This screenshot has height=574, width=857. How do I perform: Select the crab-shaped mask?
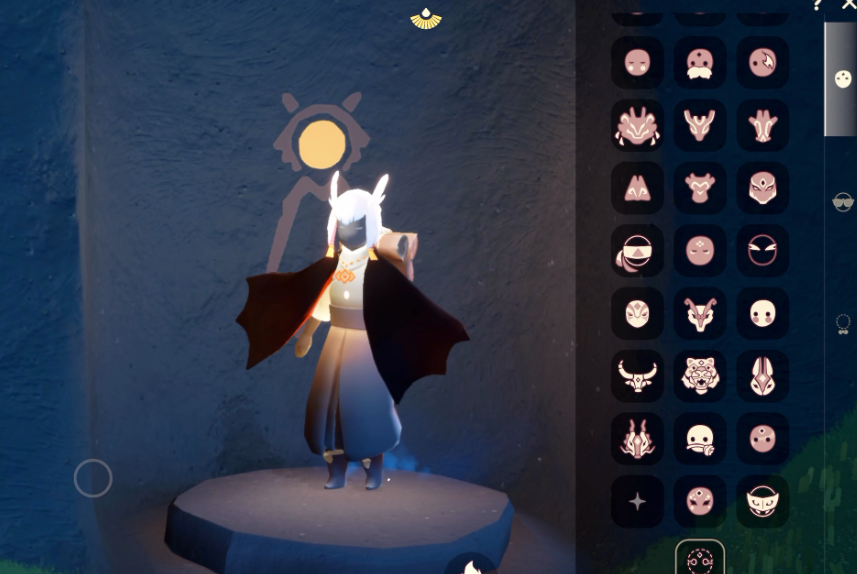(637, 126)
